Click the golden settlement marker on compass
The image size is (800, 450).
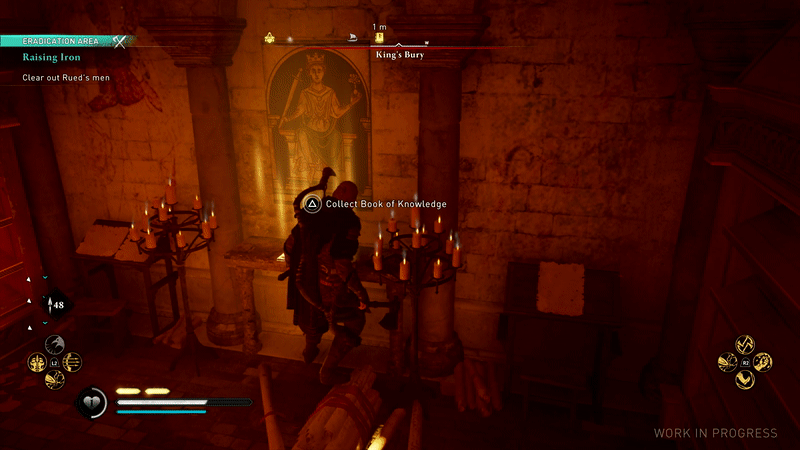269,38
